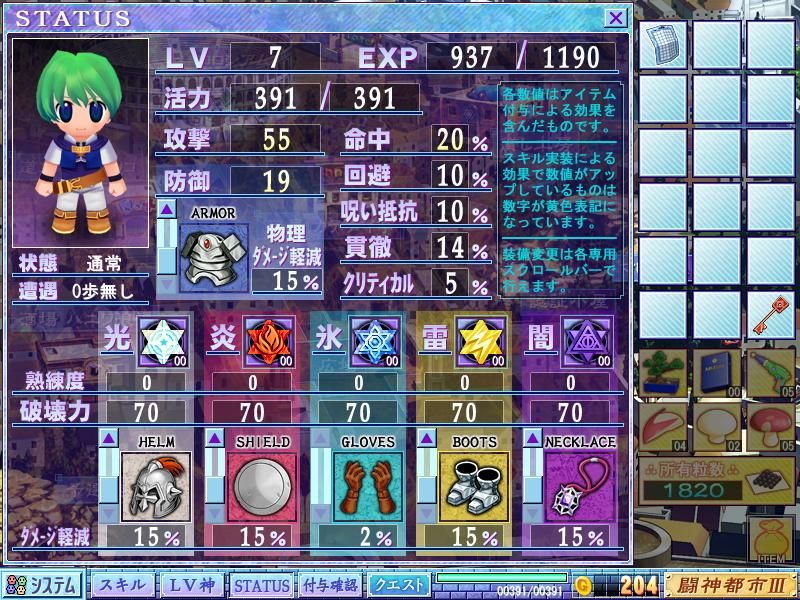
Task: Select the BOOTS equipment slot
Action: (x=474, y=487)
